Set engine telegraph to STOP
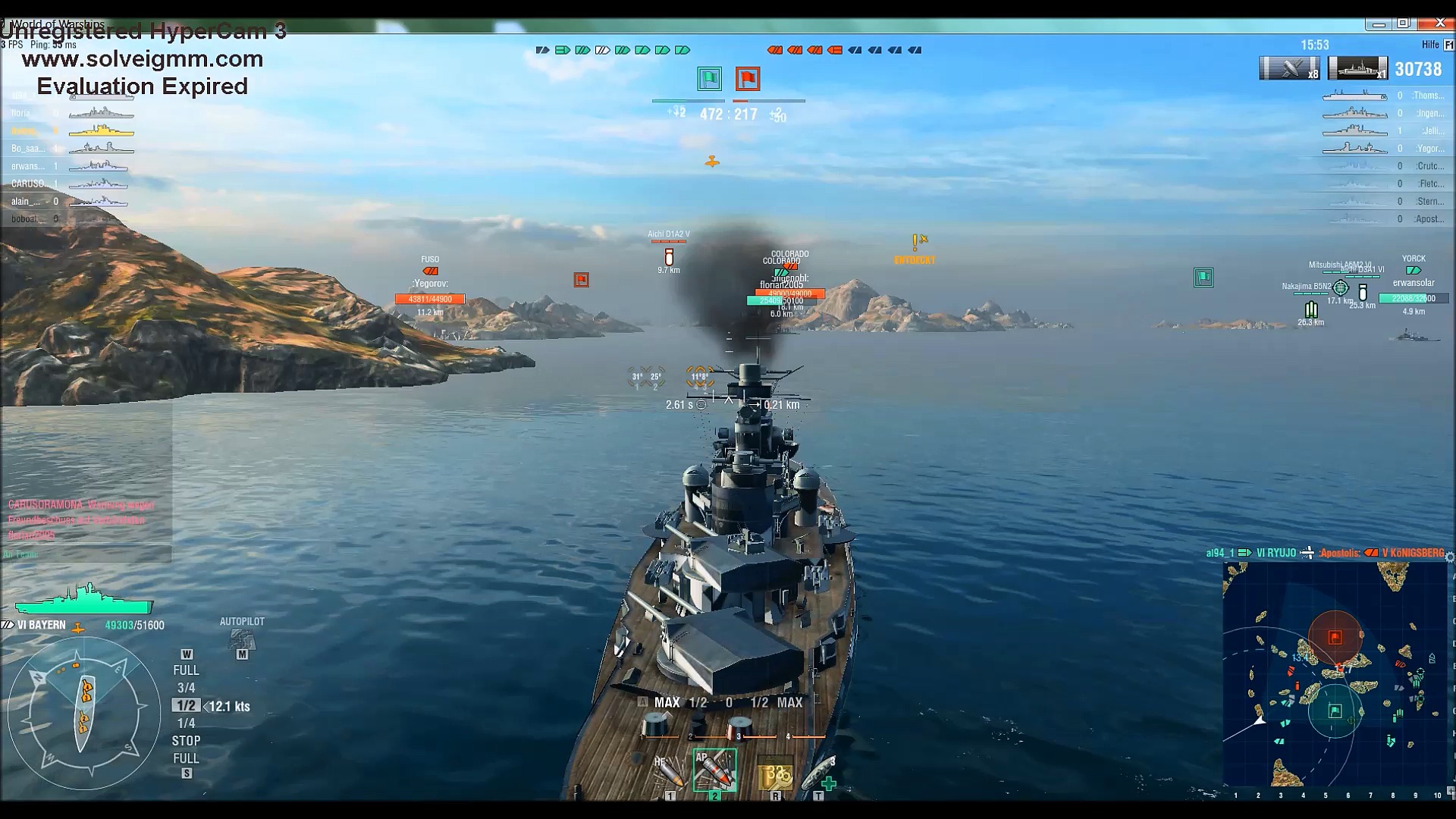 186,741
